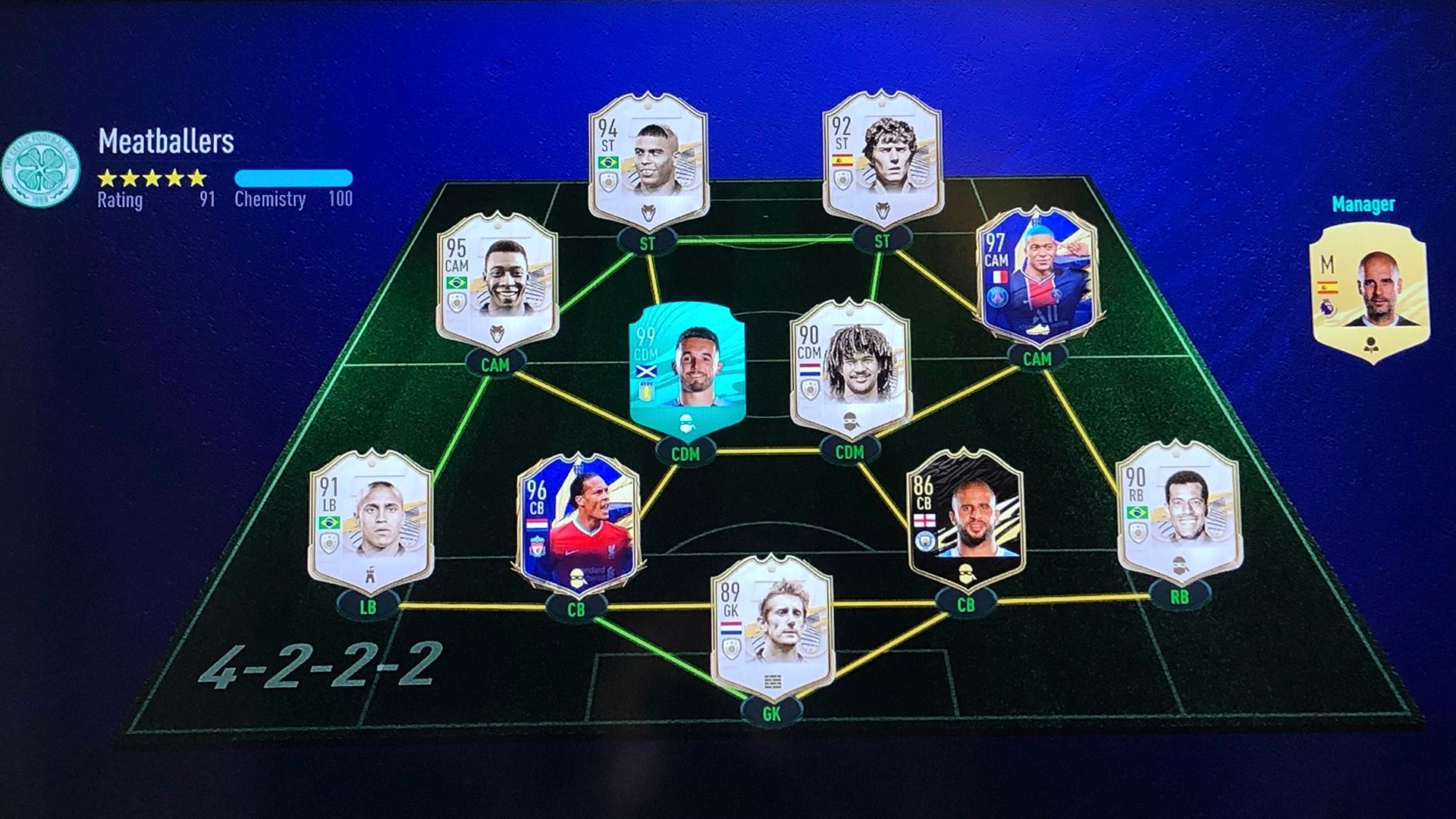
Task: Click the Netherlands flag on Gullit's card
Action: click(810, 369)
